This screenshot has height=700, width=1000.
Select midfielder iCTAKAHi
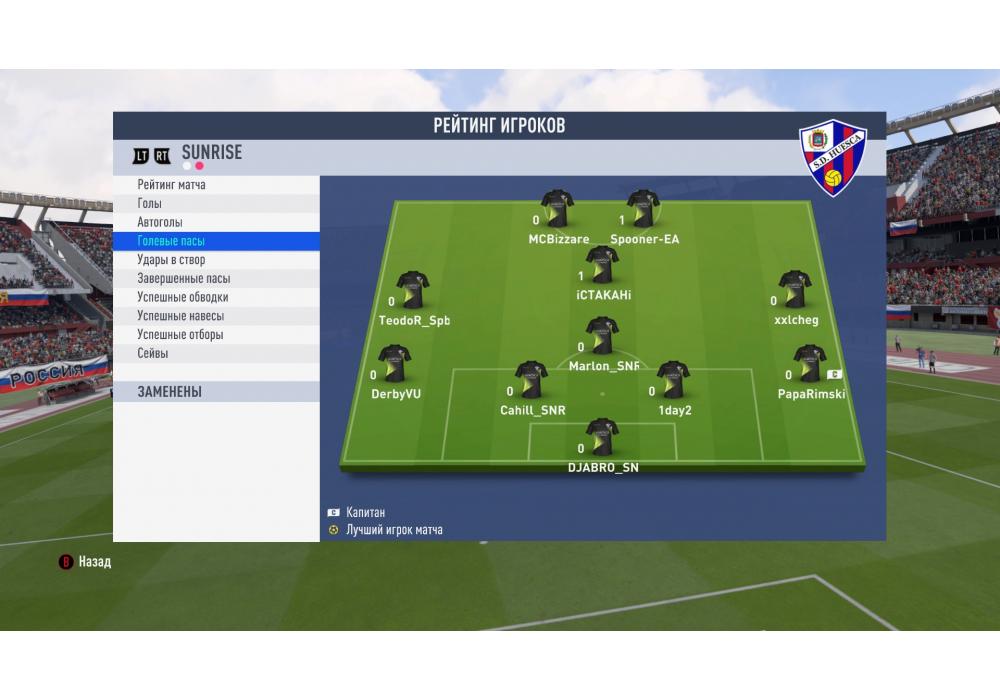click(x=602, y=266)
